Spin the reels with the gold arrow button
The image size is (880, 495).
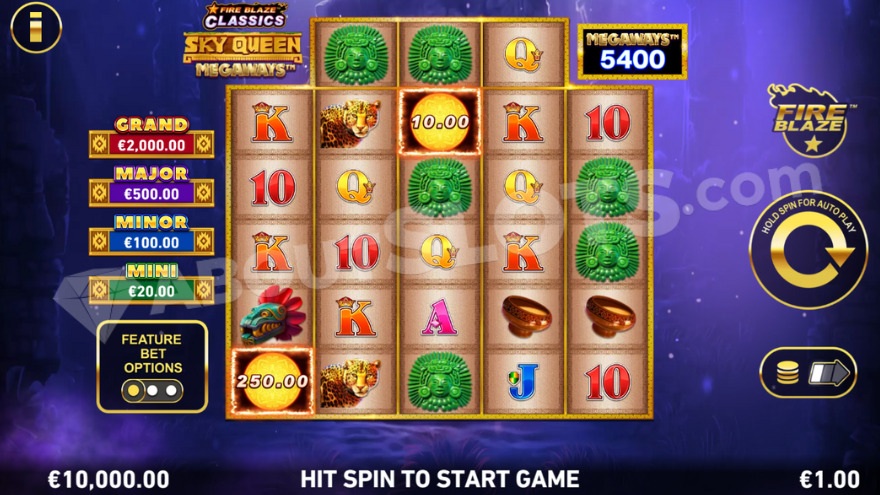tap(808, 248)
